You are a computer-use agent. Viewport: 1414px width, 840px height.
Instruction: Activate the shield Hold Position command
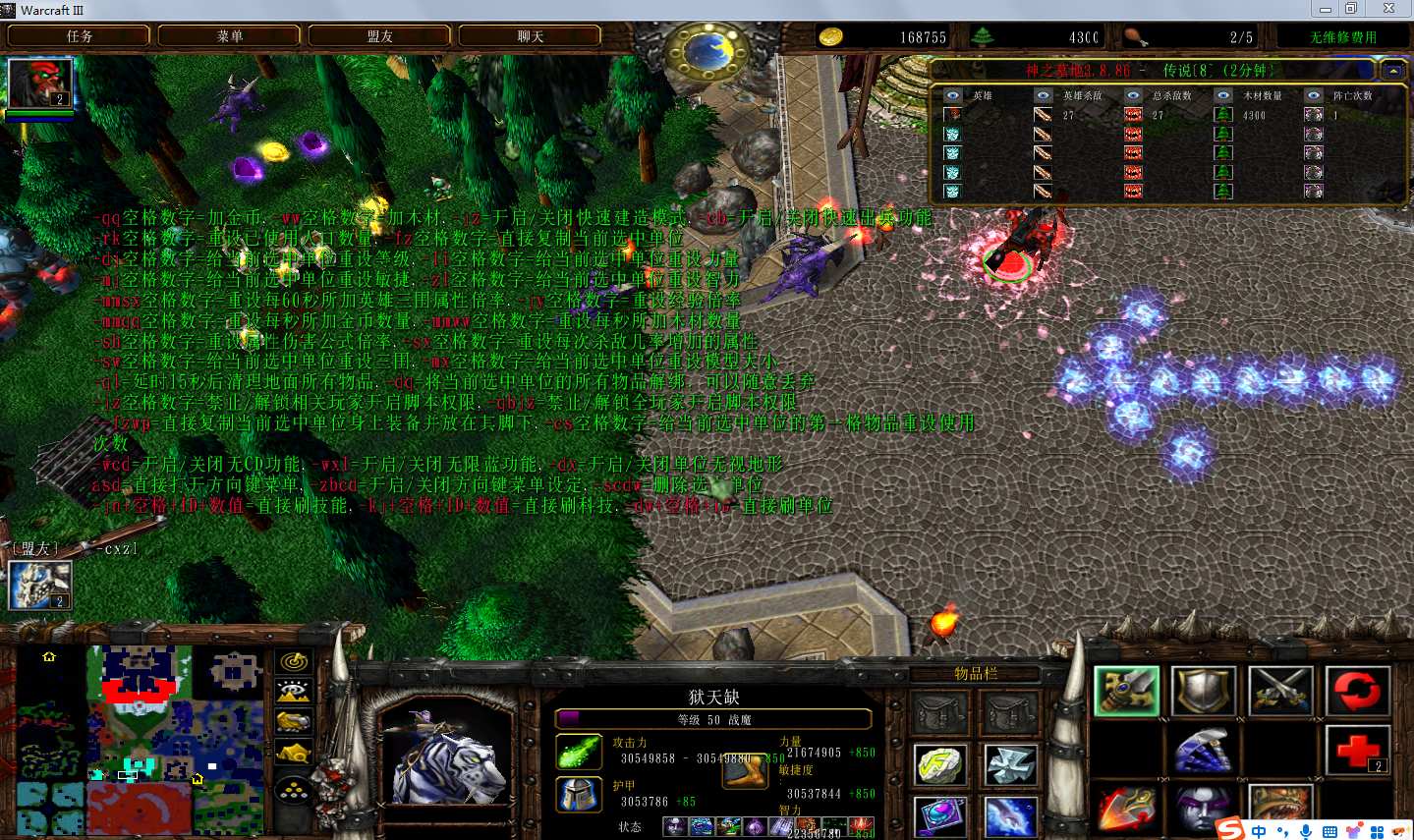[1203, 691]
